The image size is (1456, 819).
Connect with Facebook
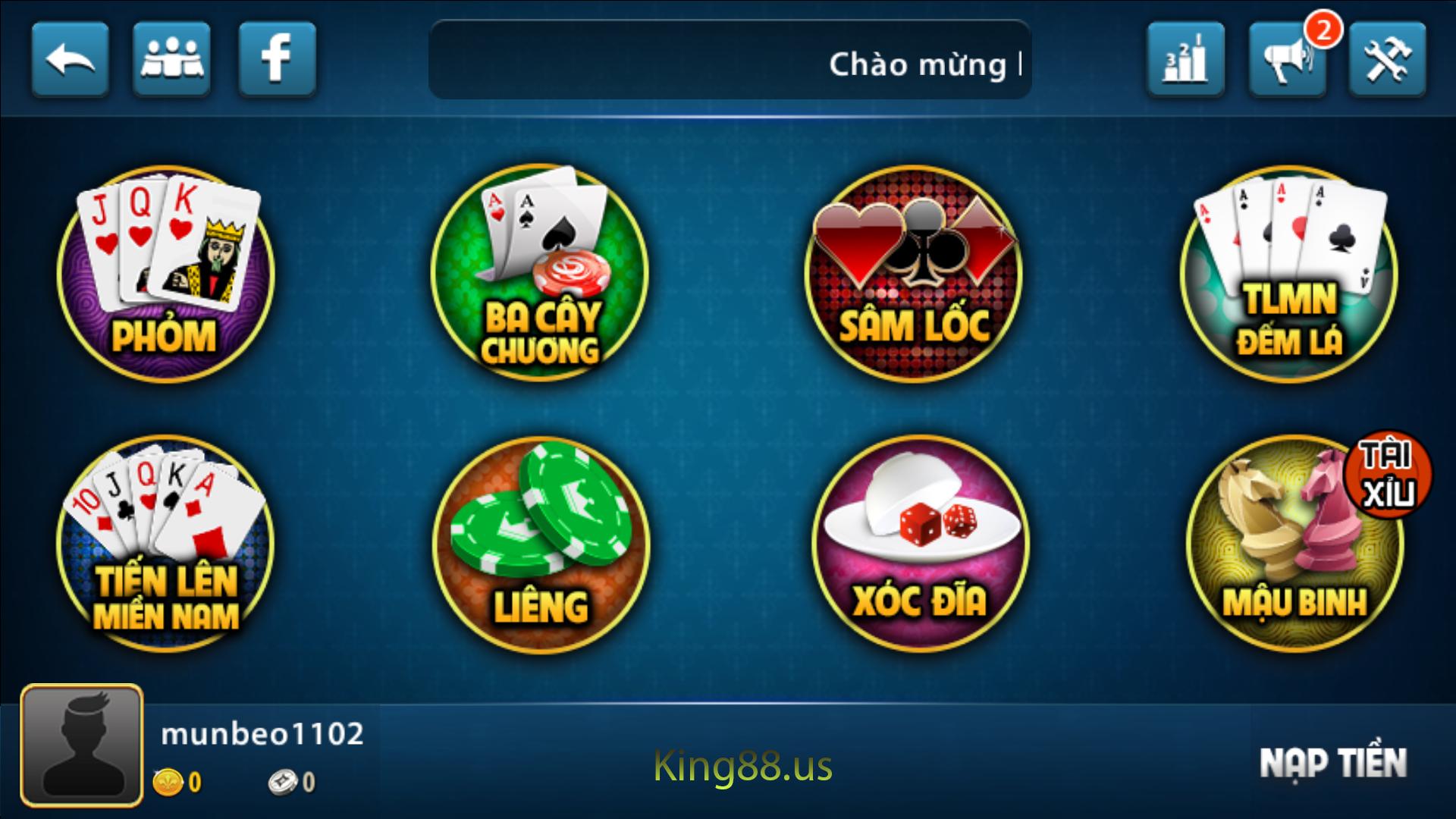coord(278,61)
